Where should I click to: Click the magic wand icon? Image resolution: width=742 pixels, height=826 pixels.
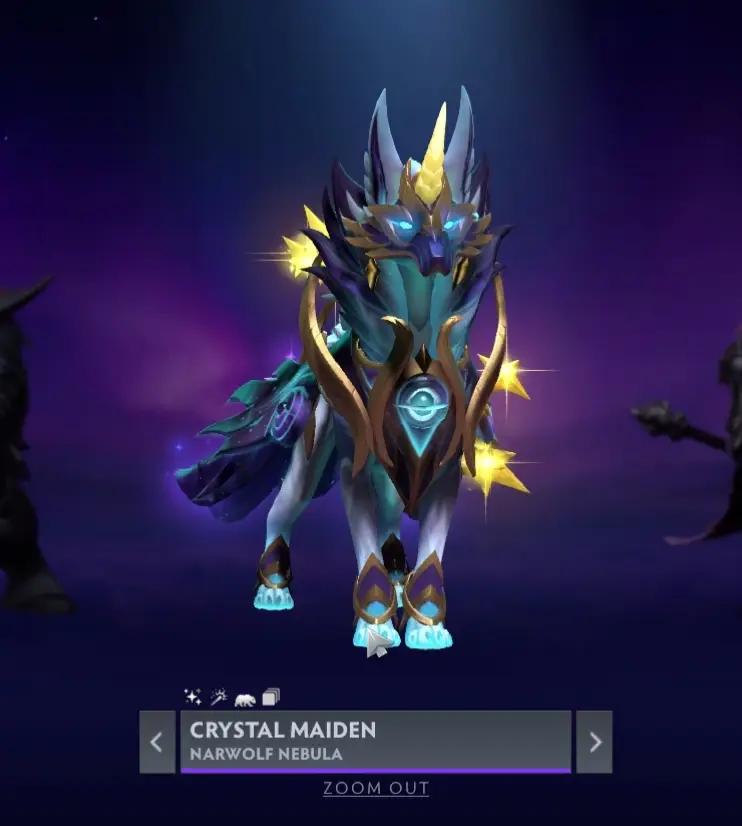click(x=219, y=697)
